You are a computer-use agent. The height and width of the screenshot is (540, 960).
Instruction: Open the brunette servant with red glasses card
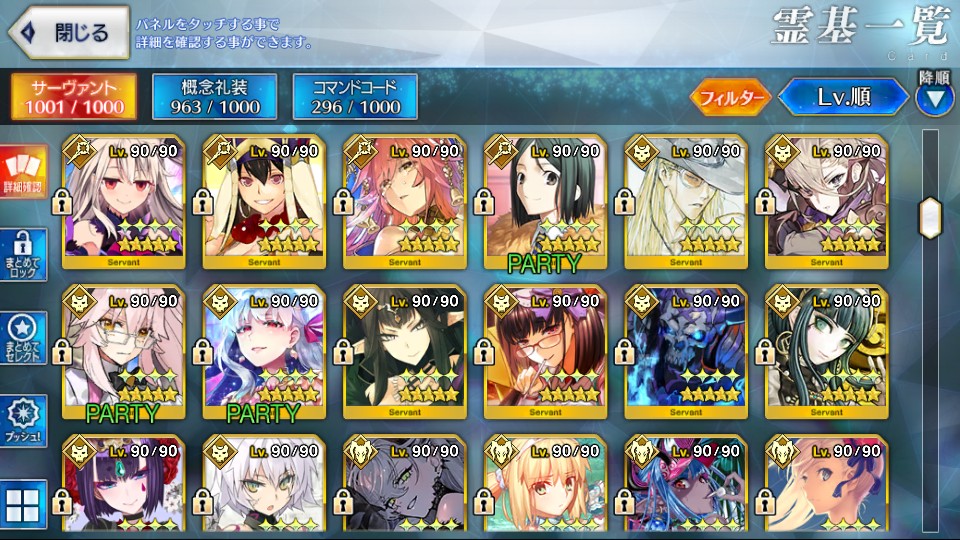point(544,351)
